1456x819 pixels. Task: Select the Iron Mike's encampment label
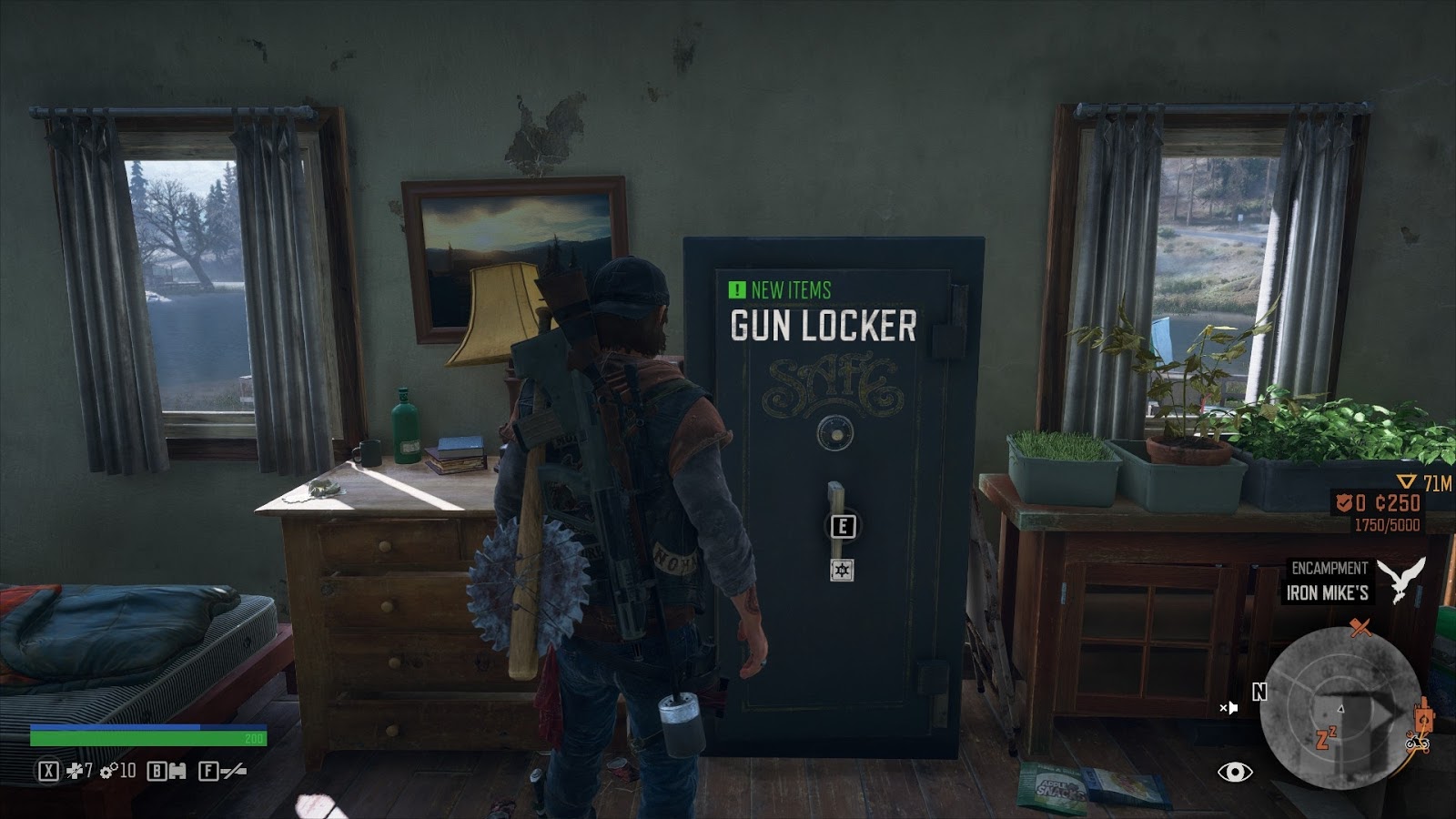(x=1329, y=591)
